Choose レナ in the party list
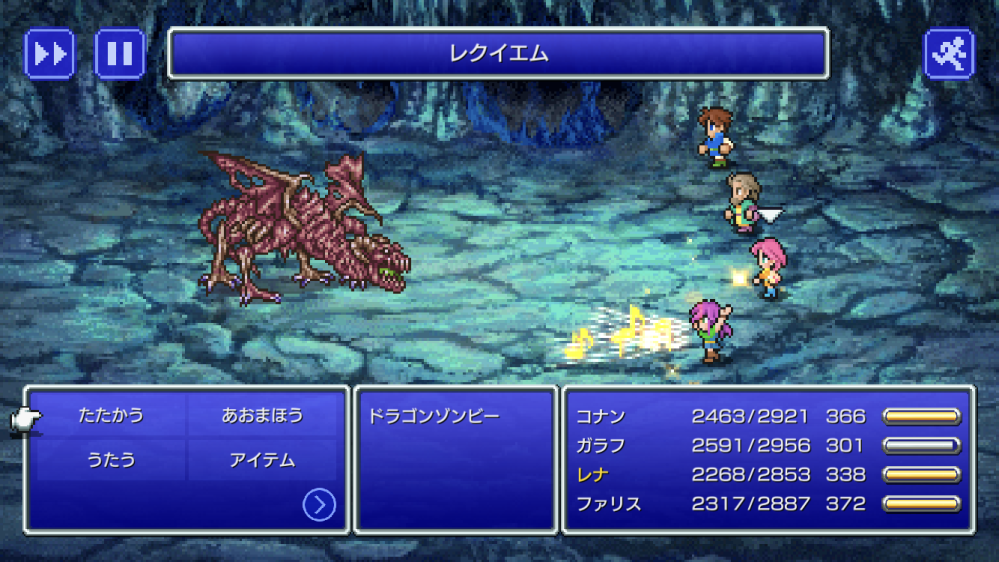 coord(592,474)
